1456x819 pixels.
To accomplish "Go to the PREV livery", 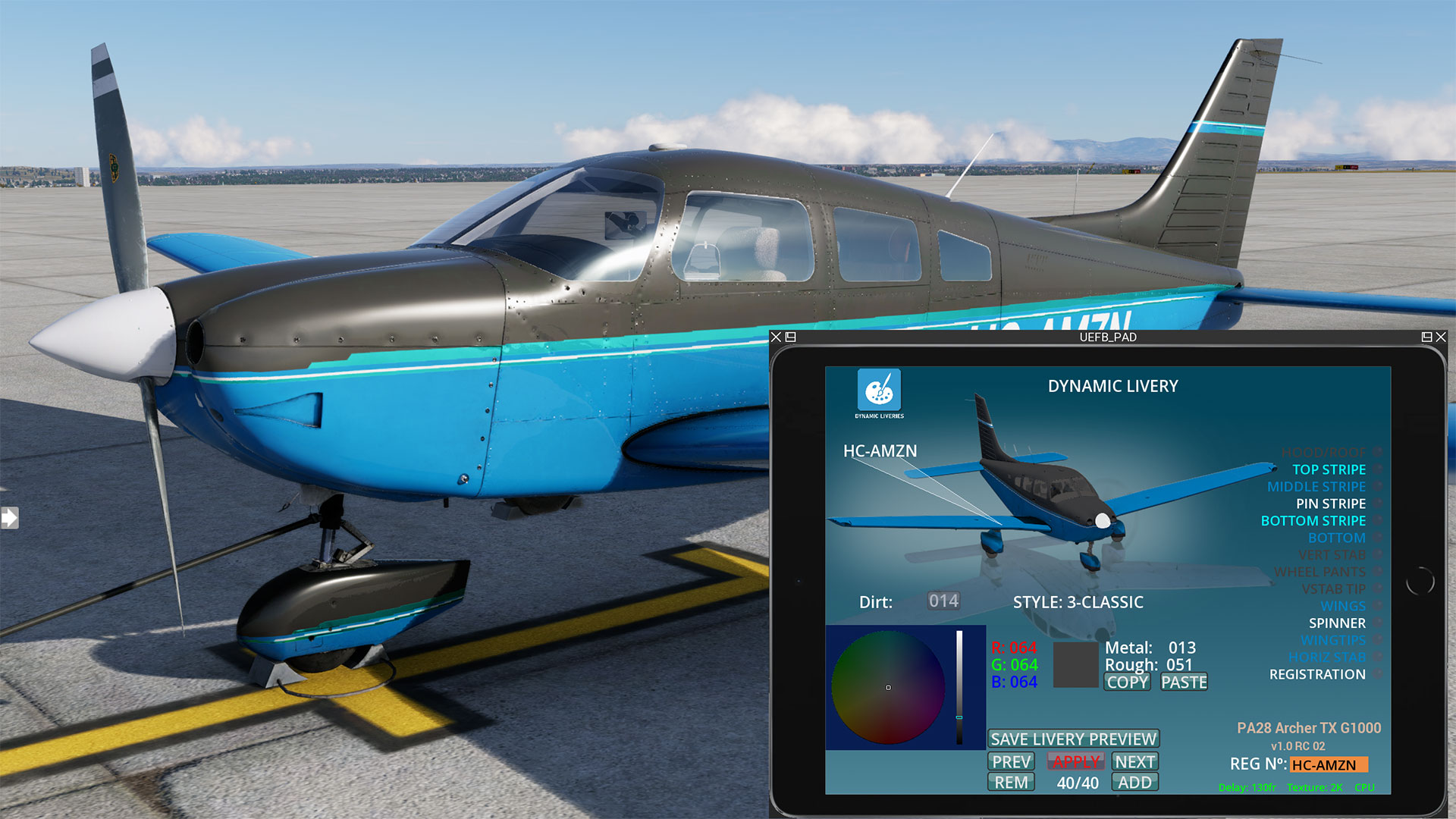I will point(1012,762).
